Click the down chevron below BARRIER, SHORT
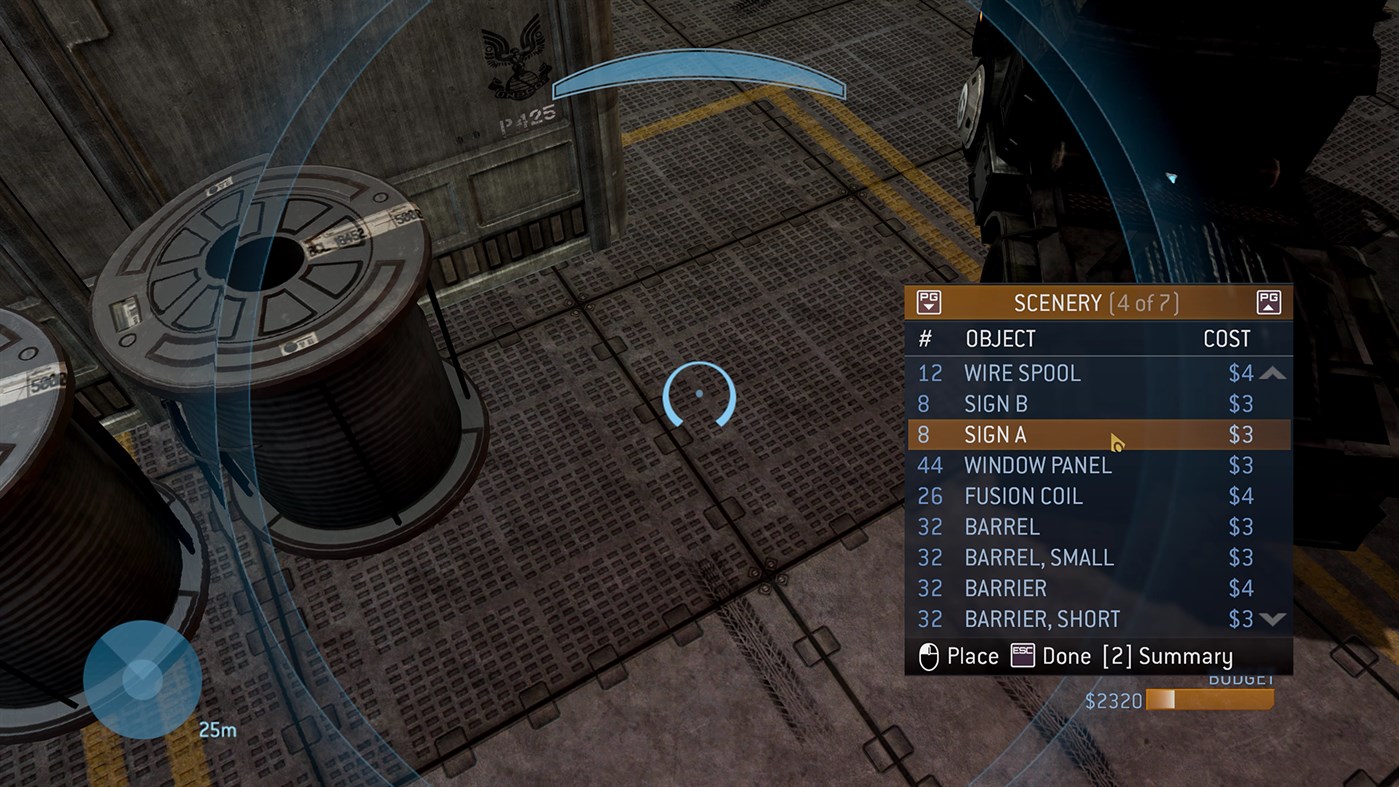Viewport: 1399px width, 787px height. [x=1272, y=619]
